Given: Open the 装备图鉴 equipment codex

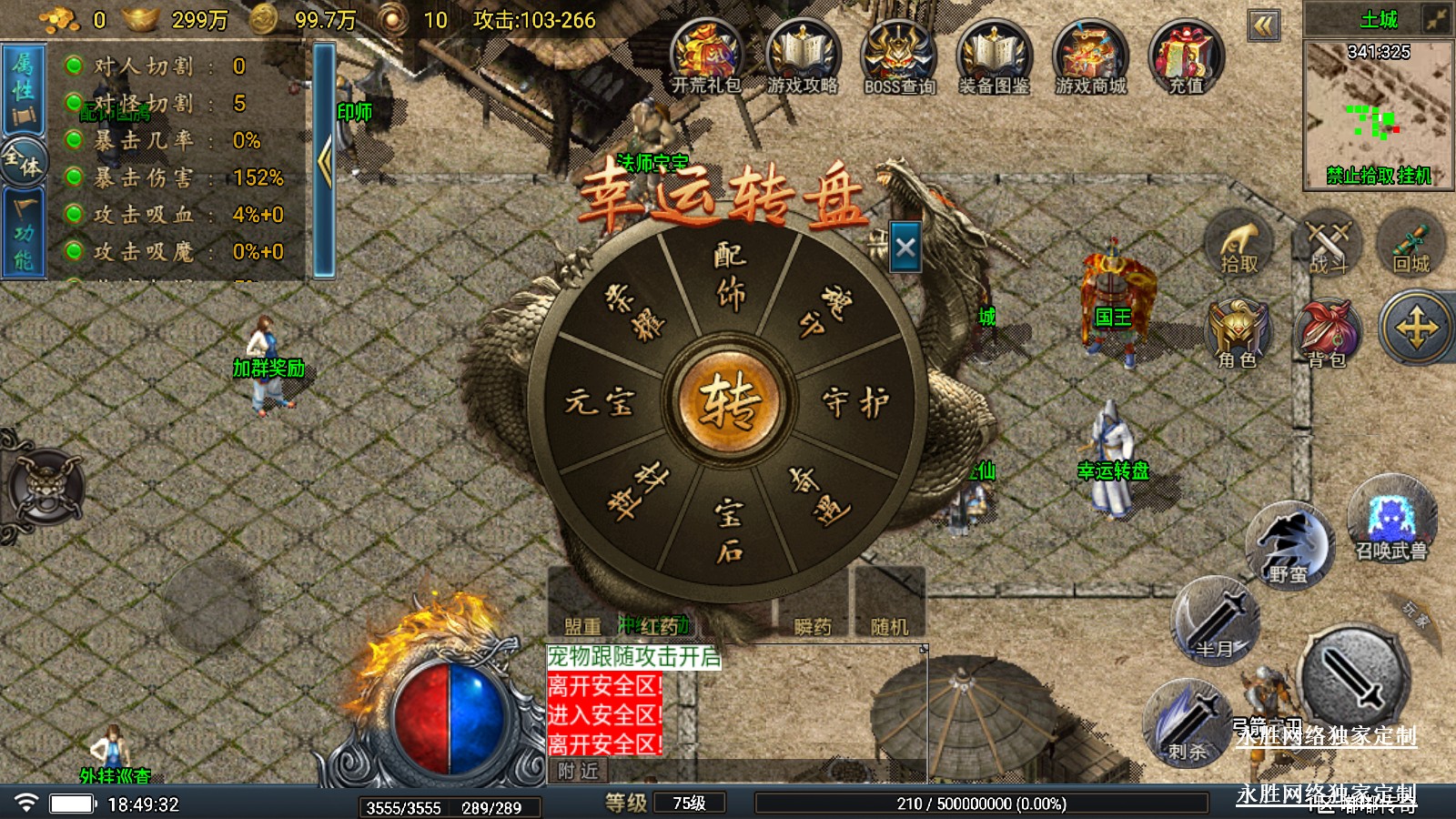Looking at the screenshot, I should tap(994, 56).
